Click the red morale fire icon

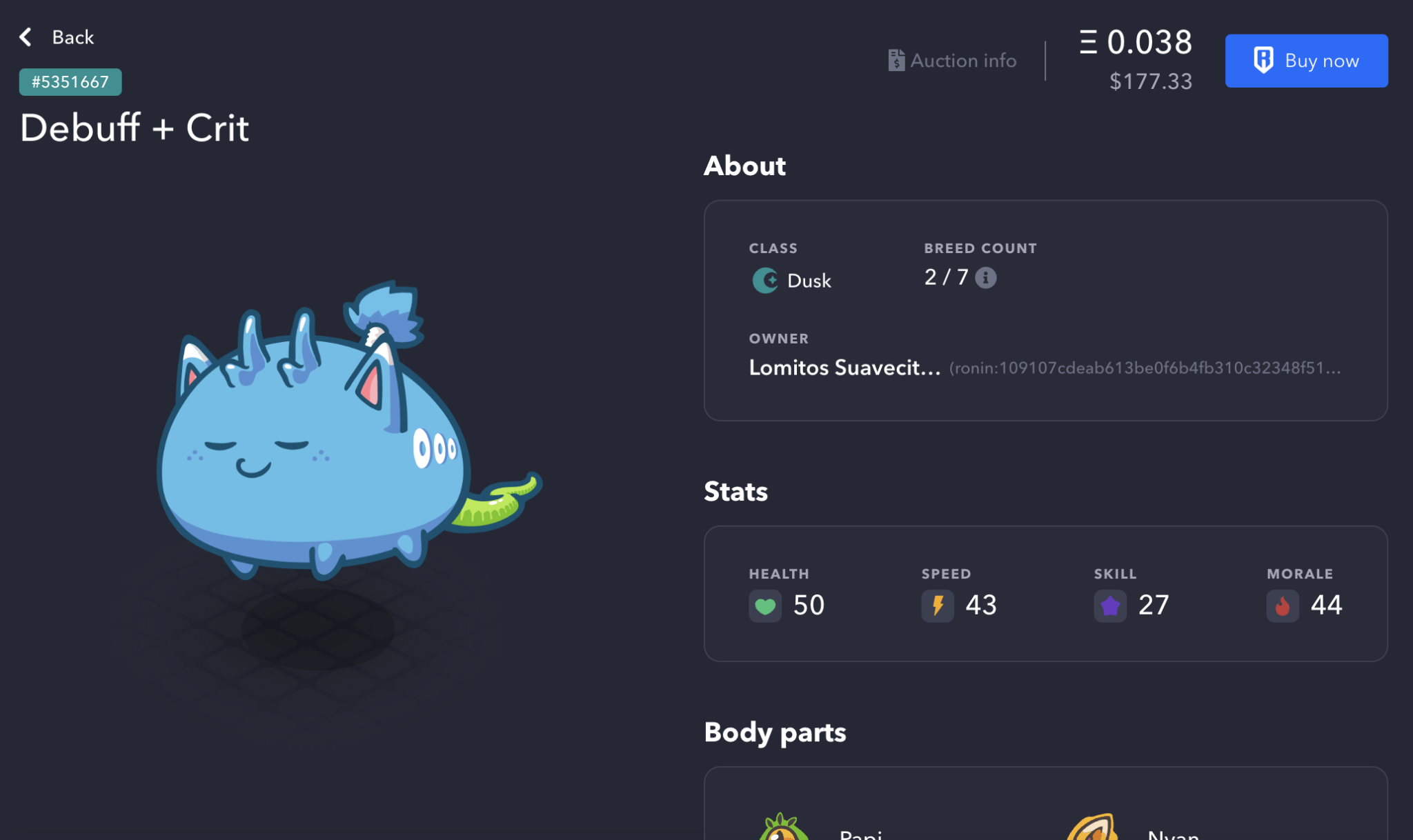pyautogui.click(x=1283, y=606)
